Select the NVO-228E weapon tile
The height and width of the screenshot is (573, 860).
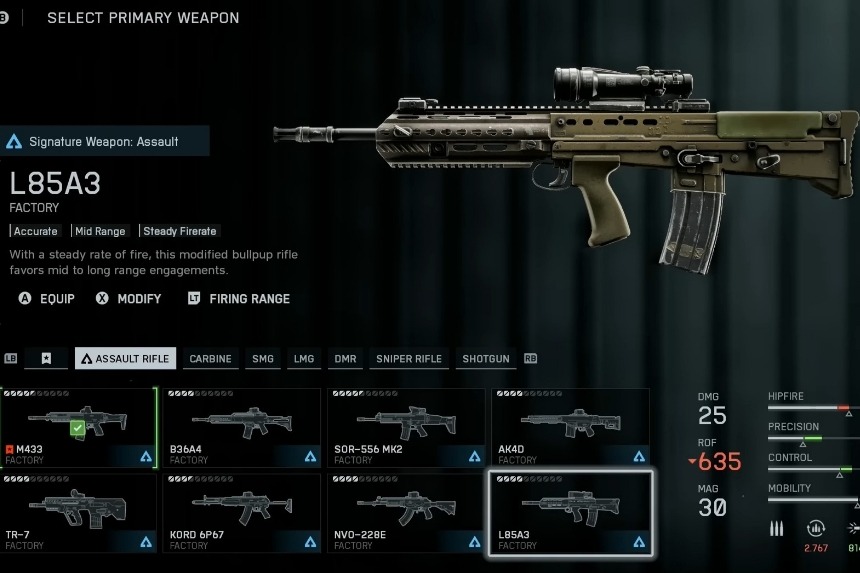[405, 513]
